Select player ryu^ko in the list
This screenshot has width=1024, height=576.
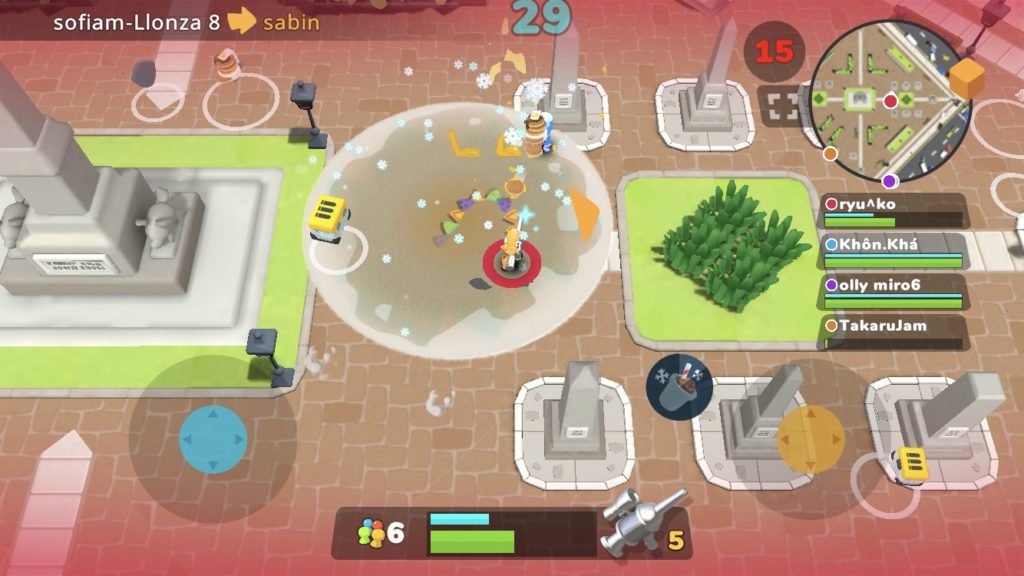(894, 210)
